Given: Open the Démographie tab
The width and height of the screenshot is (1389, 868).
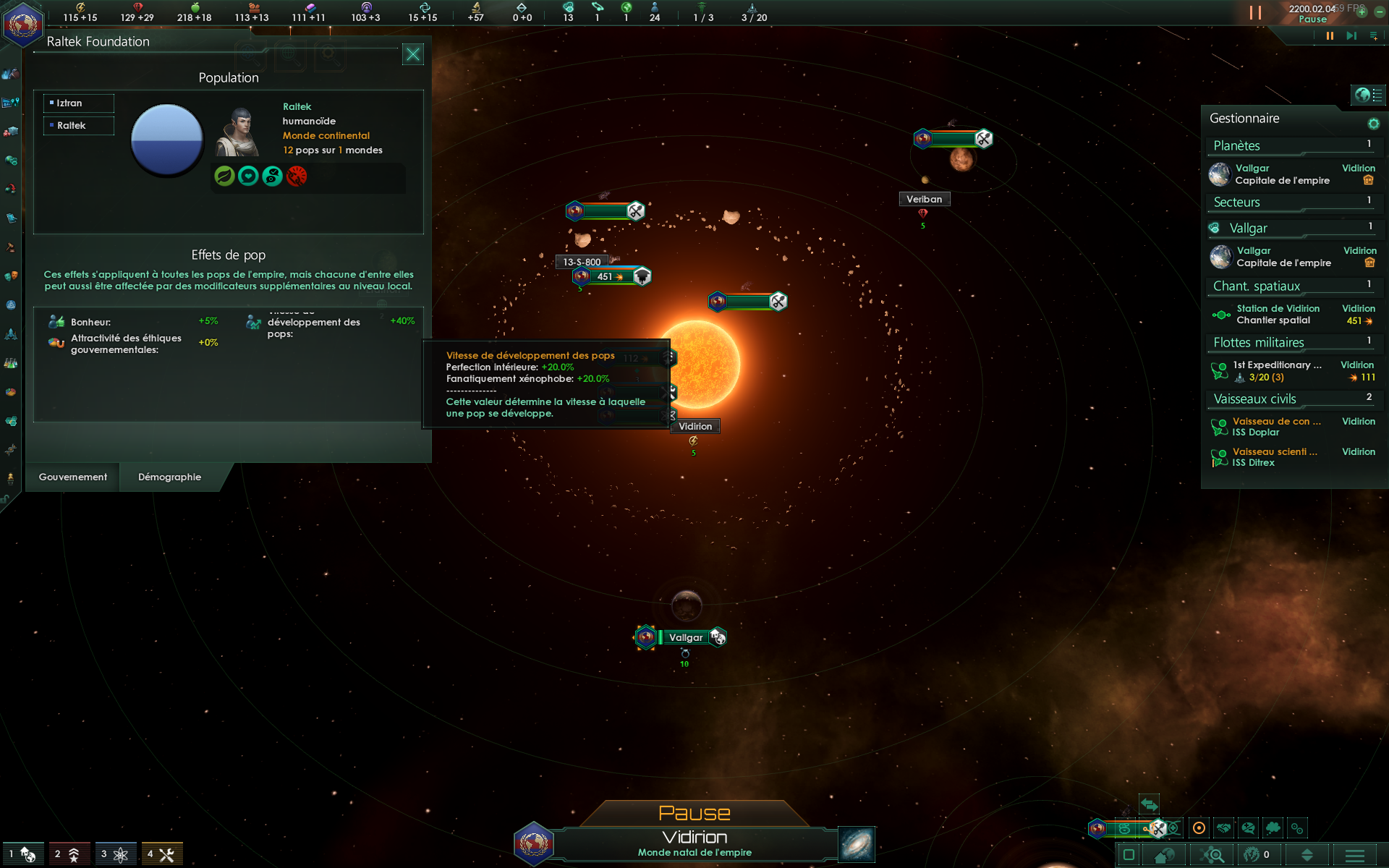Looking at the screenshot, I should [170, 477].
